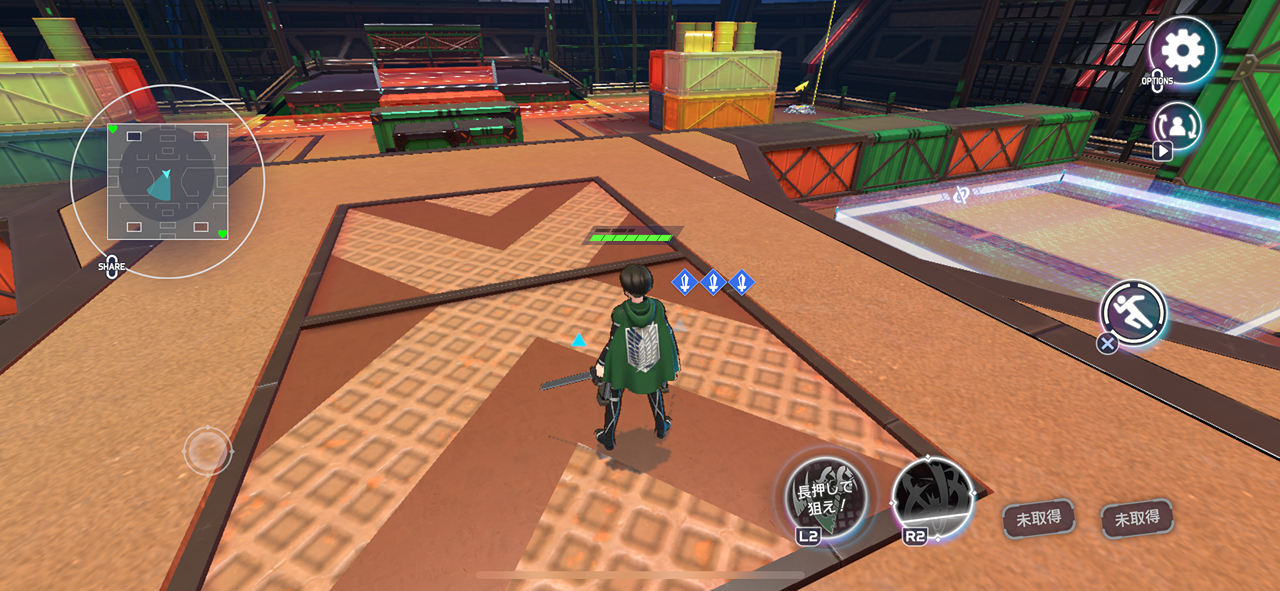Viewport: 1280px width, 591px height.
Task: Activate the running figure dash ability
Action: click(x=1135, y=312)
